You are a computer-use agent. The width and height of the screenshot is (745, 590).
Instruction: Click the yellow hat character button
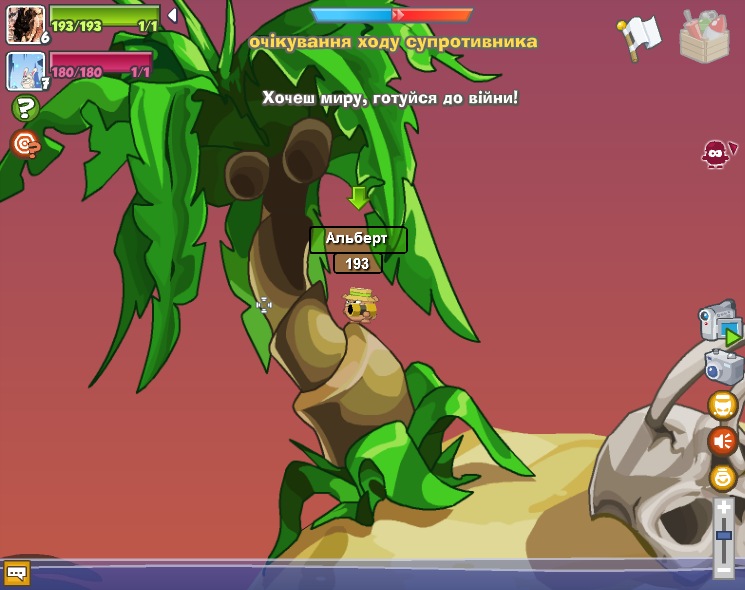(x=722, y=405)
